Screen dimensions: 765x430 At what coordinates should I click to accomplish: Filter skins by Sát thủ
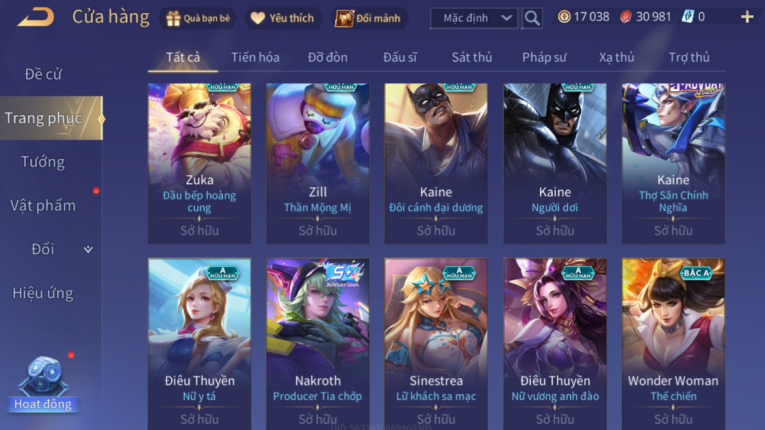click(472, 57)
